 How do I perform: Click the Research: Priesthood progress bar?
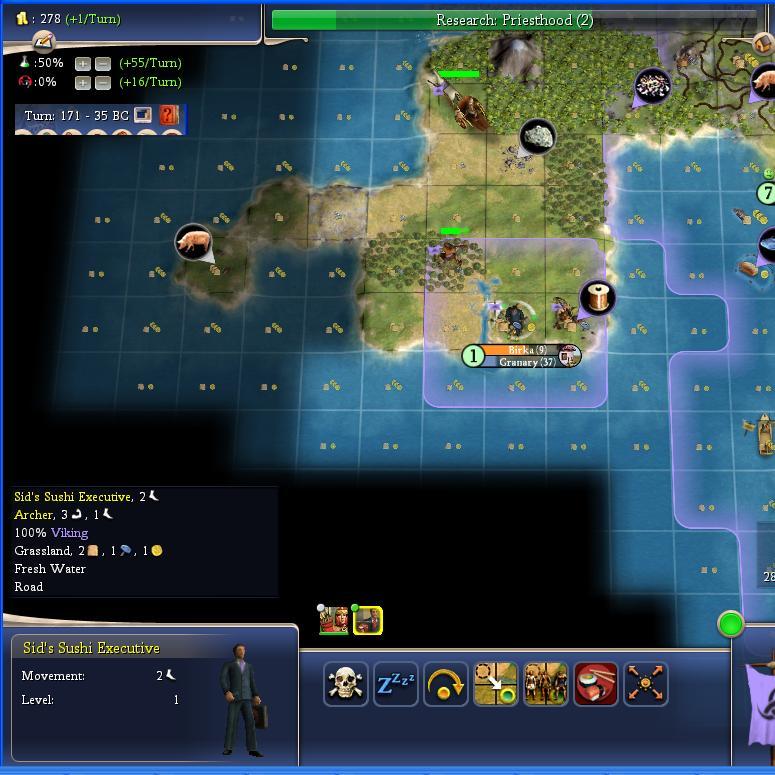tap(514, 20)
